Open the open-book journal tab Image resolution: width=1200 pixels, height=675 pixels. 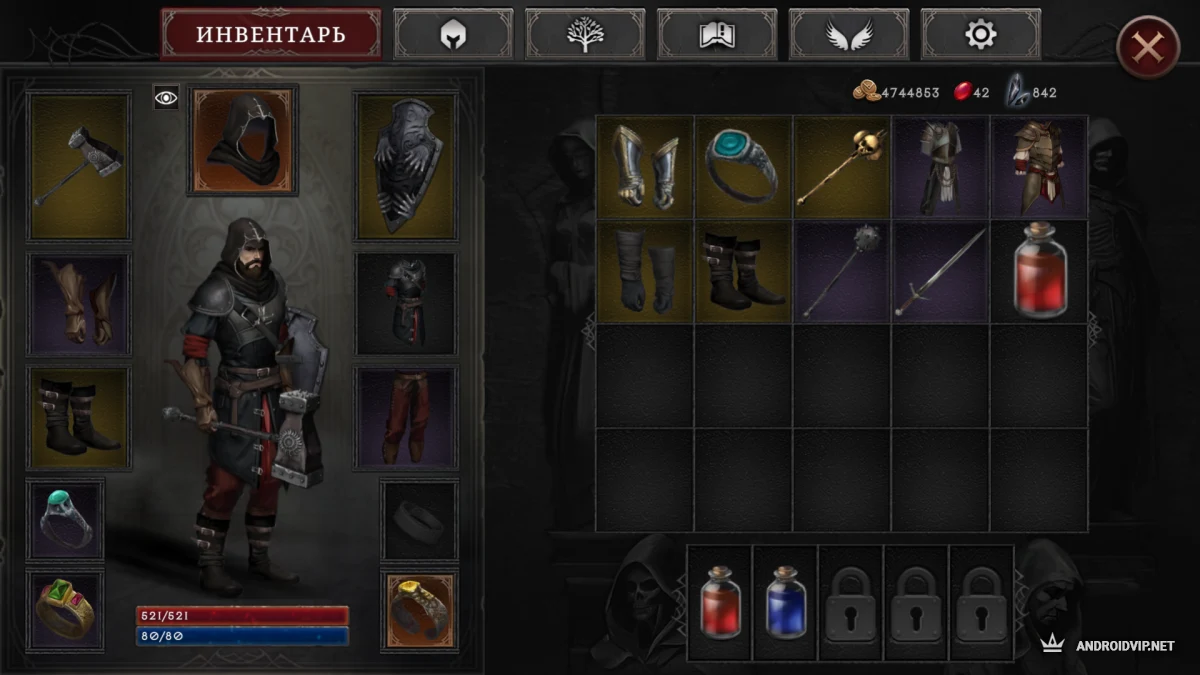(717, 35)
